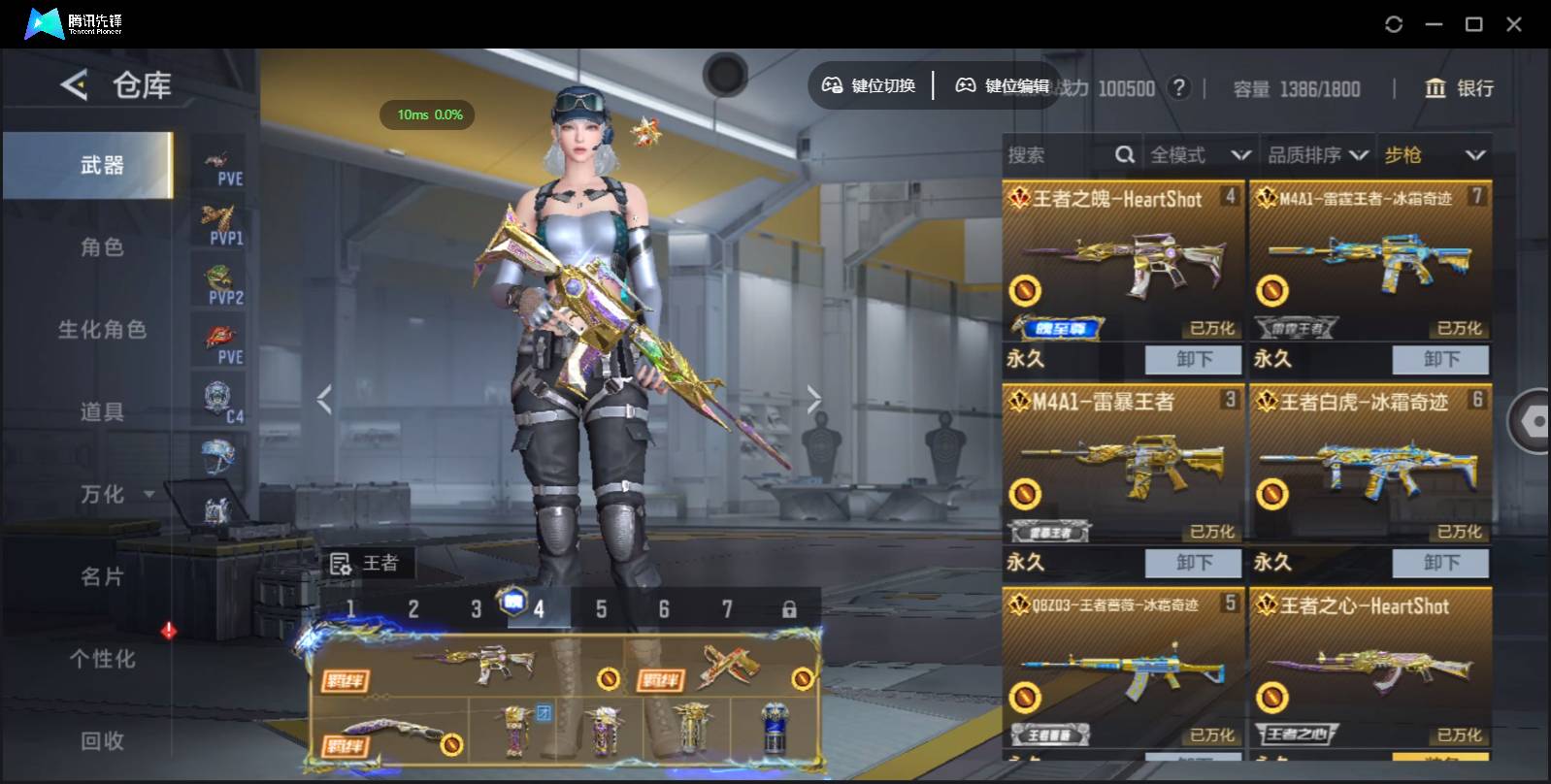
Task: Expand the 步枪 rifle type dropdown
Action: (1435, 155)
